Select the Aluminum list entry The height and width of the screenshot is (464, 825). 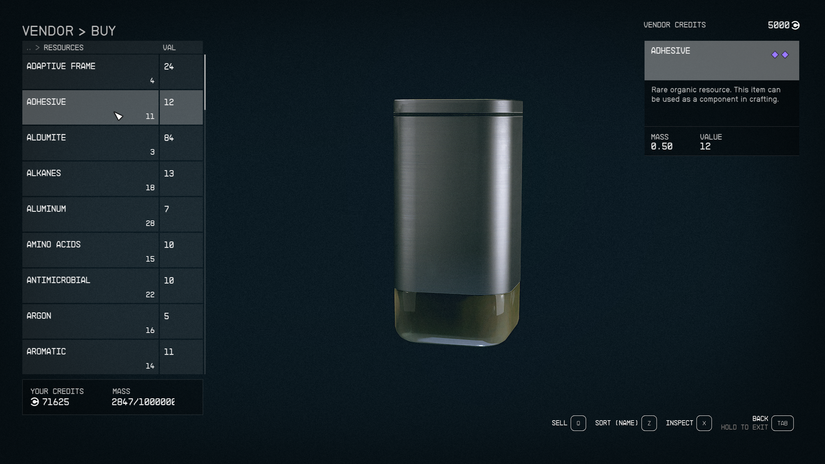pyautogui.click(x=90, y=214)
